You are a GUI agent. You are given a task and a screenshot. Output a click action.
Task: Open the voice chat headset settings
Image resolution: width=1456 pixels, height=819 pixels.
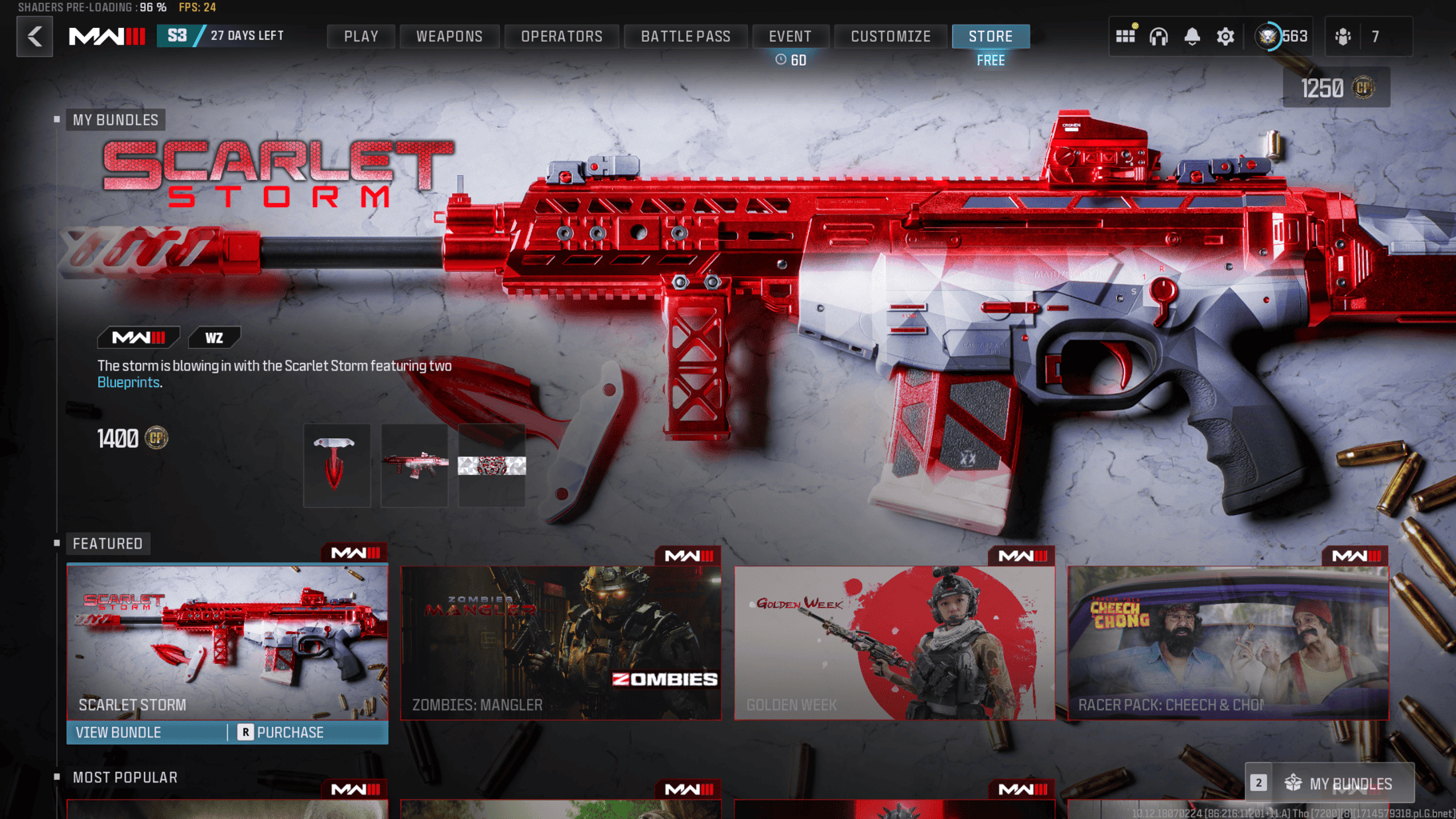(1159, 36)
